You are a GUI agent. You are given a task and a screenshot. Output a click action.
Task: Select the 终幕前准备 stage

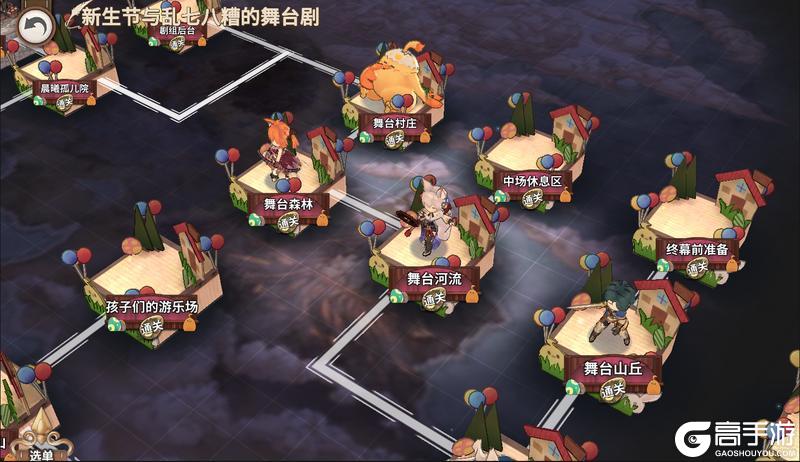tap(696, 250)
